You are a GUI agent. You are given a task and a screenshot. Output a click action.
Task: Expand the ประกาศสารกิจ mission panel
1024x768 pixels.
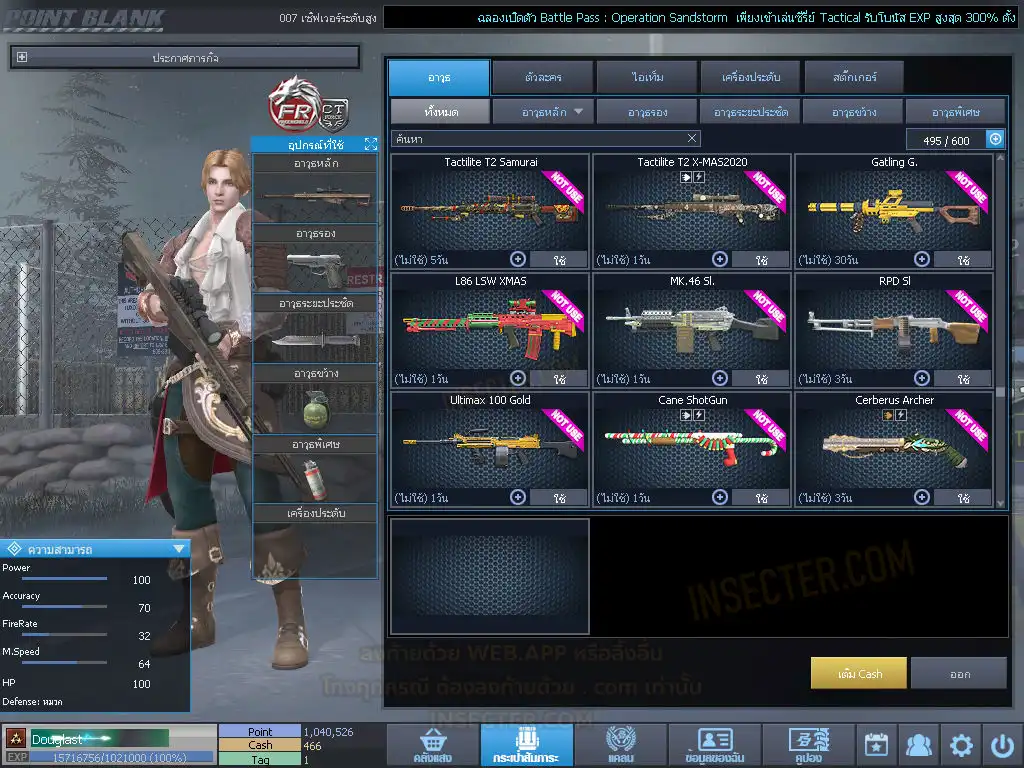pos(22,58)
